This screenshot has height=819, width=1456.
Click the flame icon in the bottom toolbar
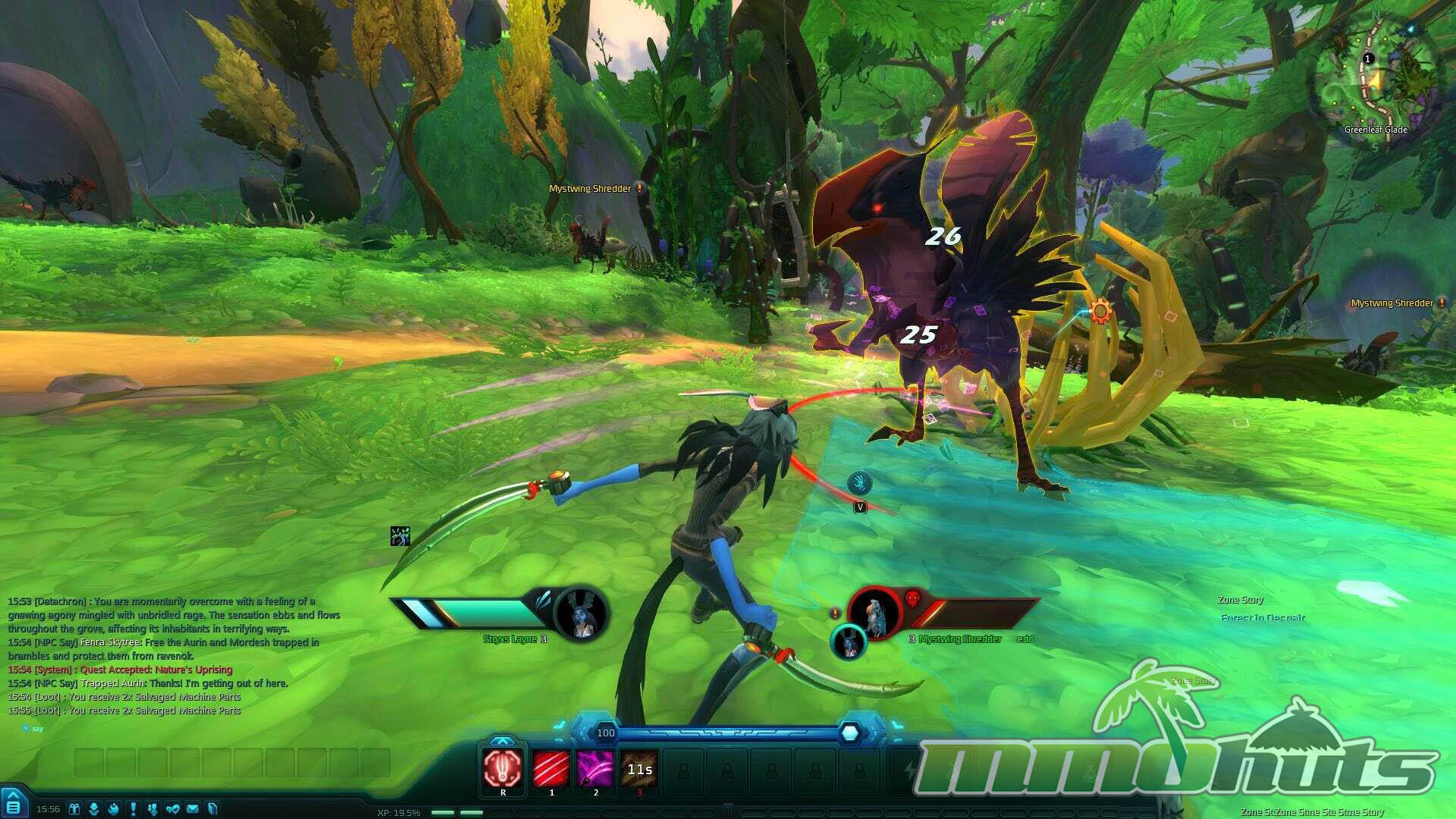coord(114,808)
